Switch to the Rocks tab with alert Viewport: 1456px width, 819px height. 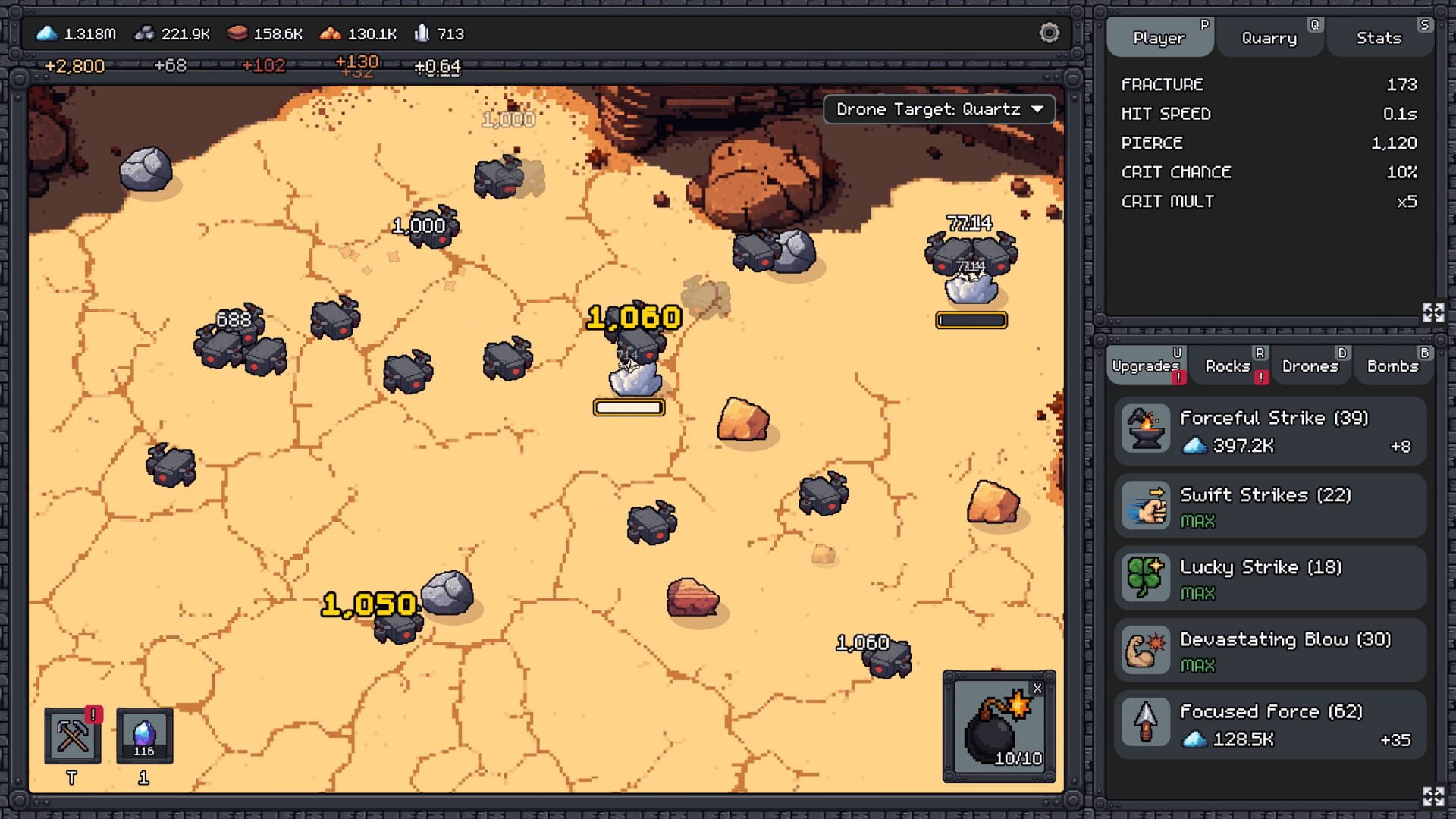1228,366
